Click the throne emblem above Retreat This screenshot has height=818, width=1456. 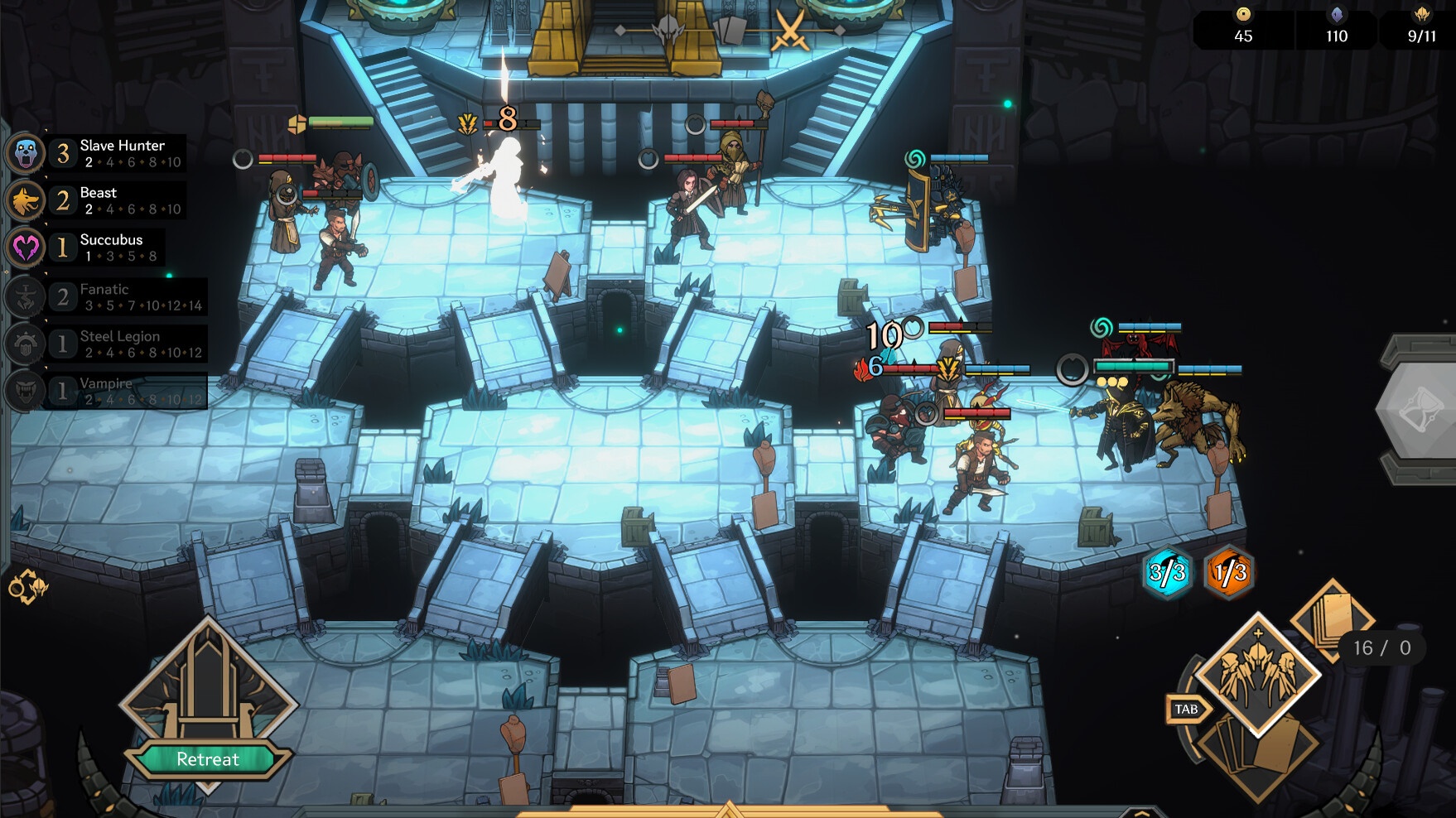(x=209, y=693)
